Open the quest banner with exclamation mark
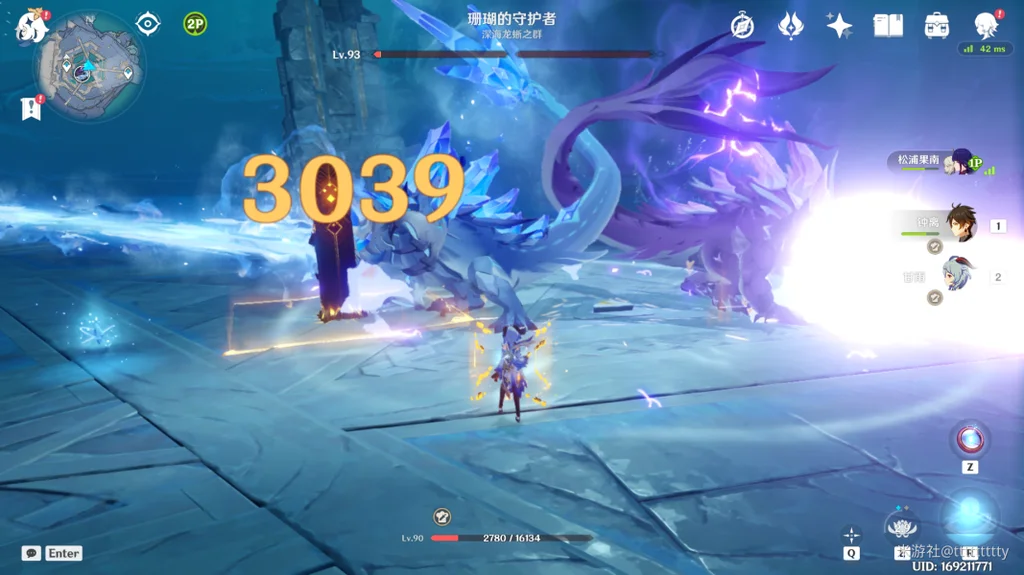Image resolution: width=1024 pixels, height=575 pixels. click(x=30, y=108)
